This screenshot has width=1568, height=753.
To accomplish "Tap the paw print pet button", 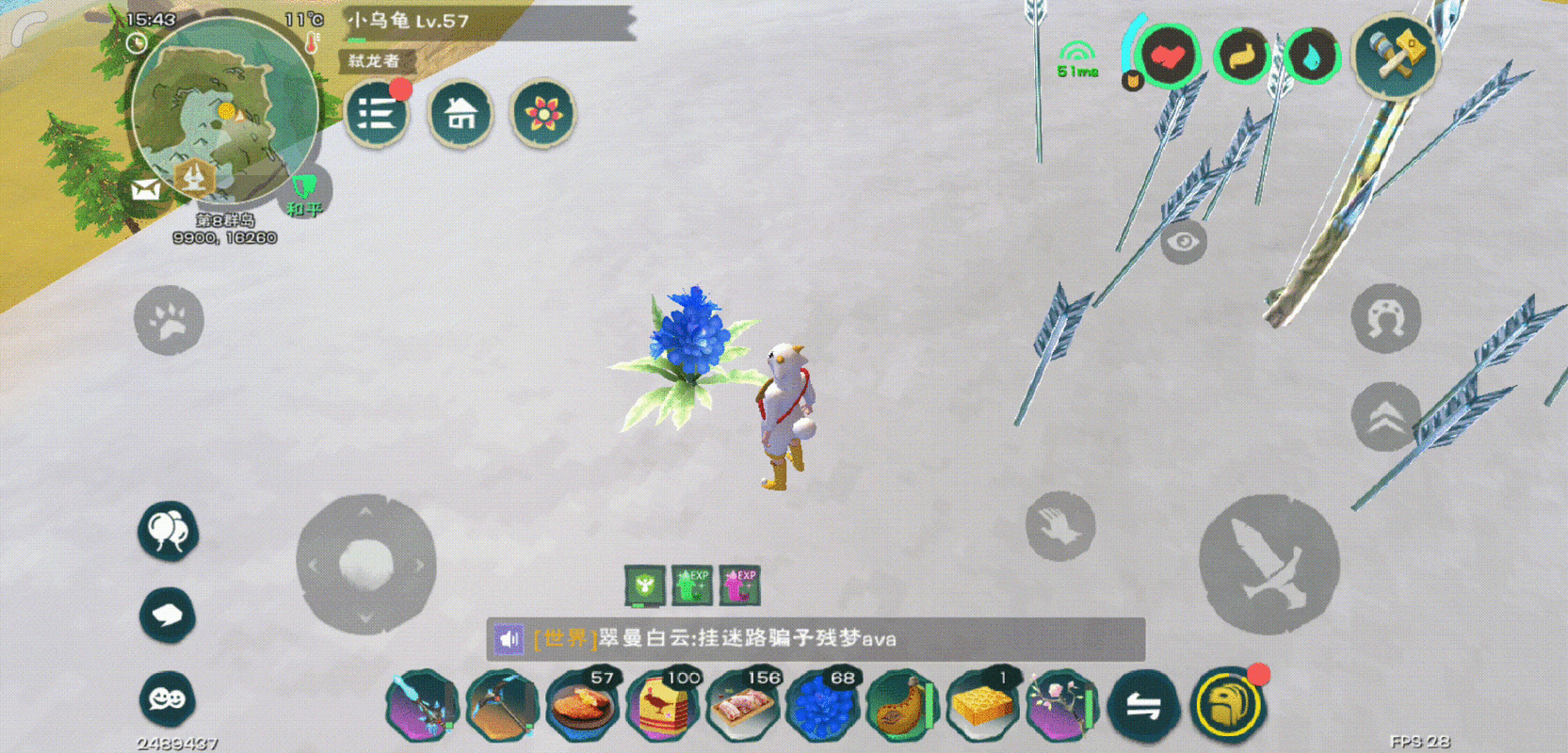I will click(169, 321).
